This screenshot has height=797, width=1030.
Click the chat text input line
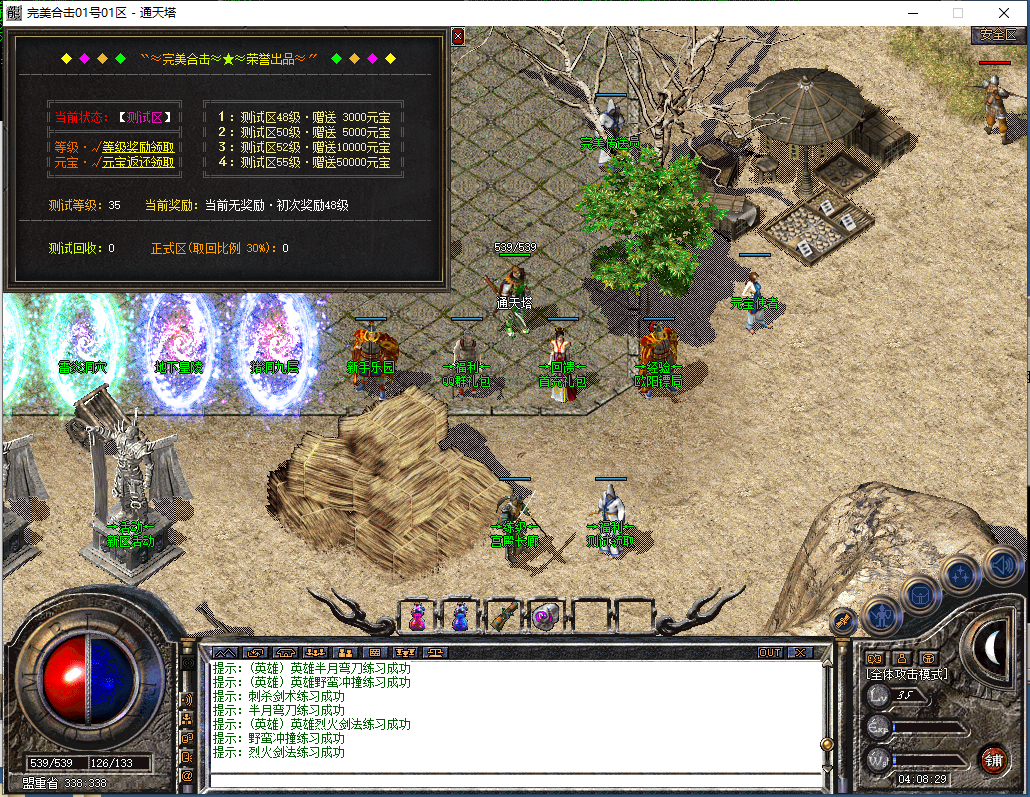(x=510, y=779)
